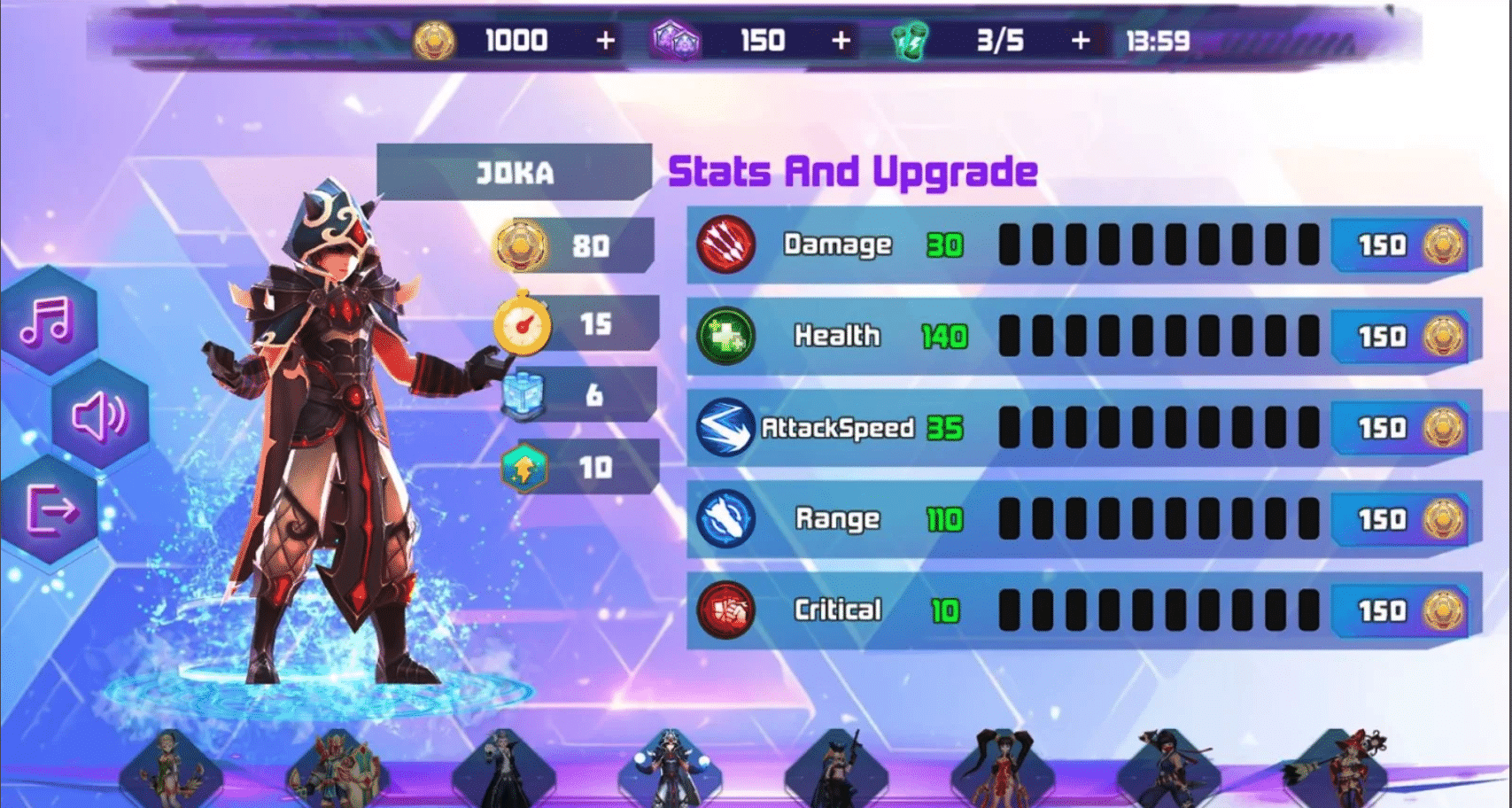Viewport: 1512px width, 808px height.
Task: Pick the hooded mage holding blue orbs
Action: pyautogui.click(x=670, y=769)
